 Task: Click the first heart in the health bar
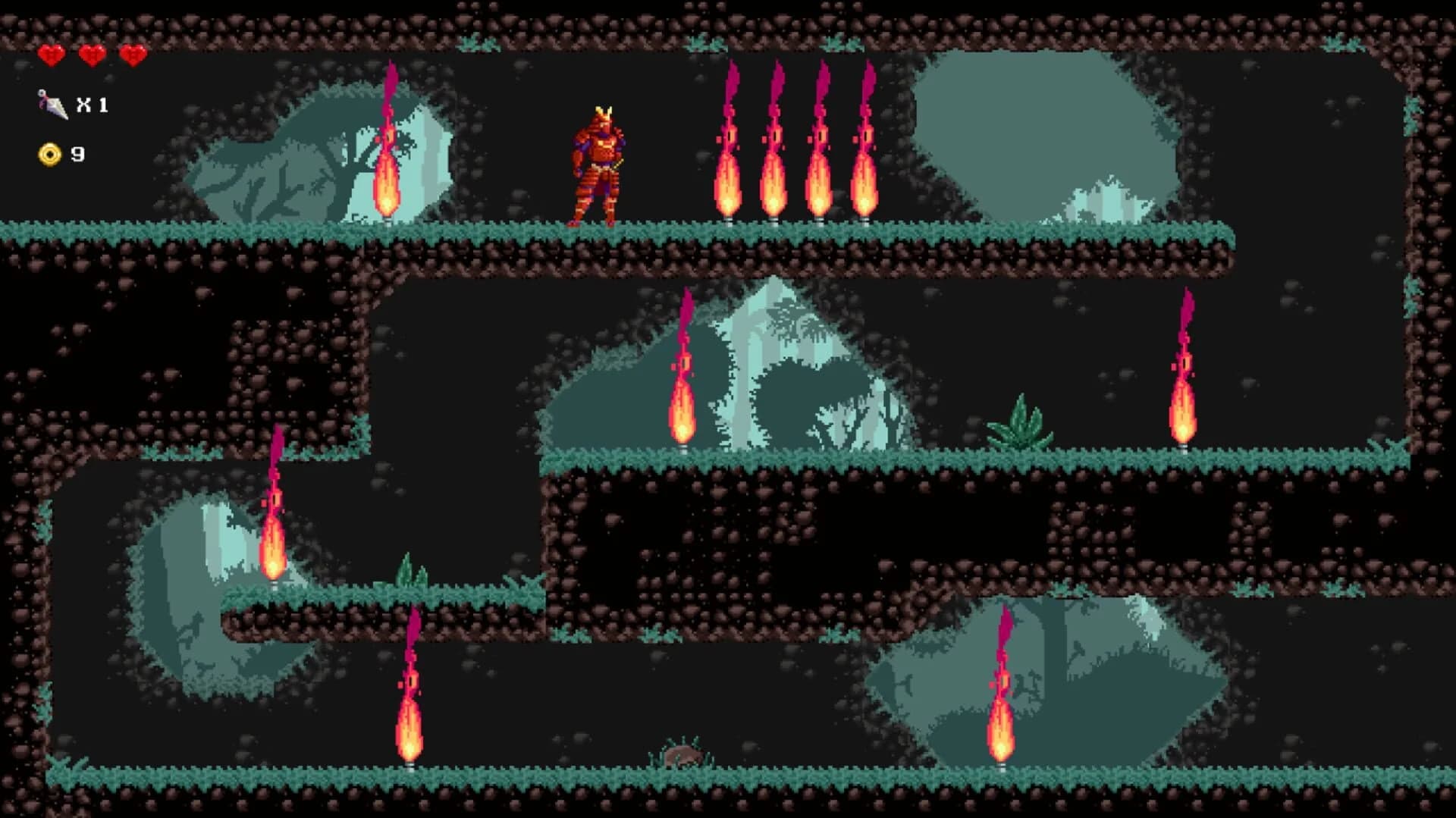[52, 55]
